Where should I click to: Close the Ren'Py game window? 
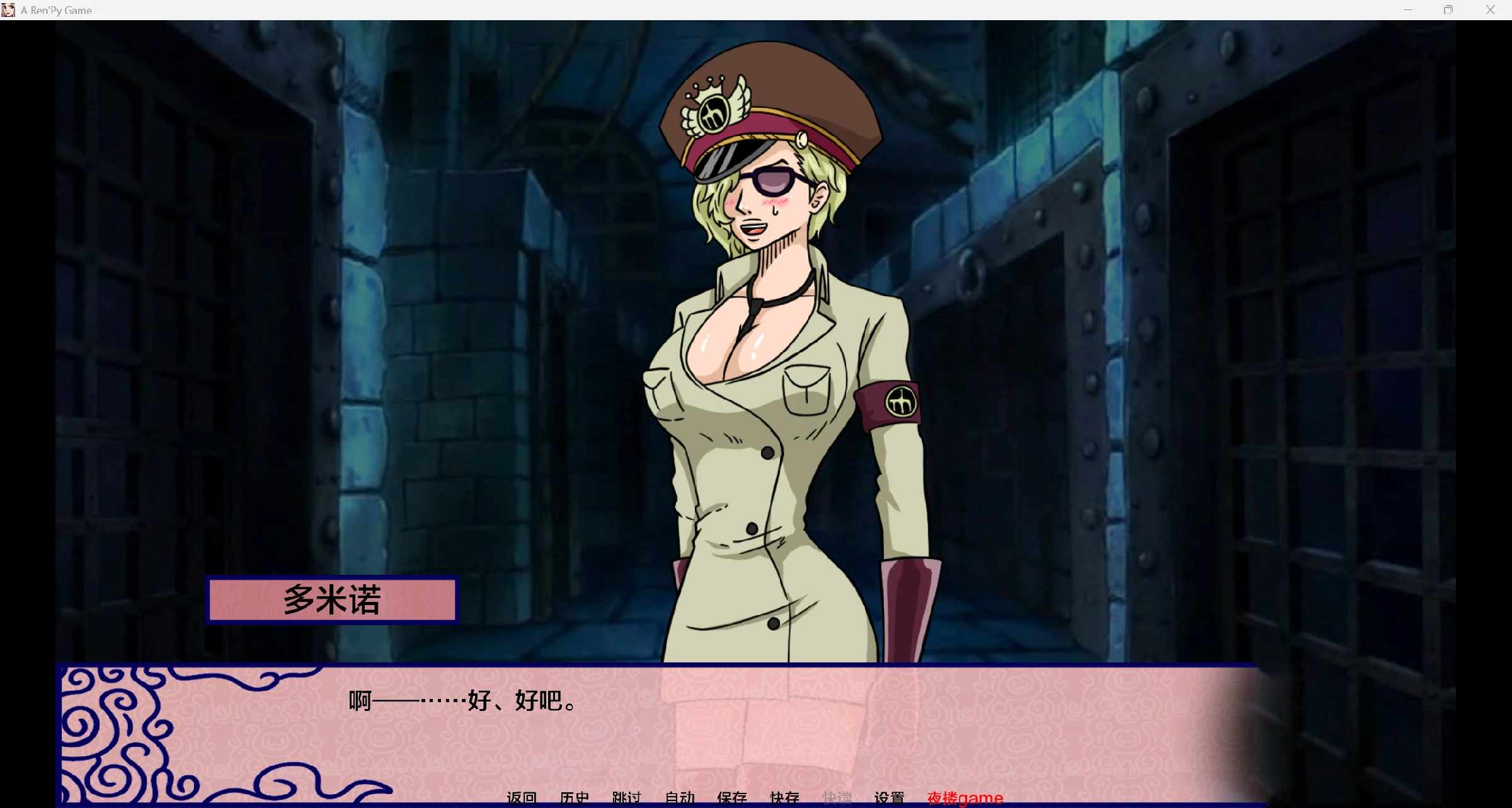click(x=1491, y=10)
